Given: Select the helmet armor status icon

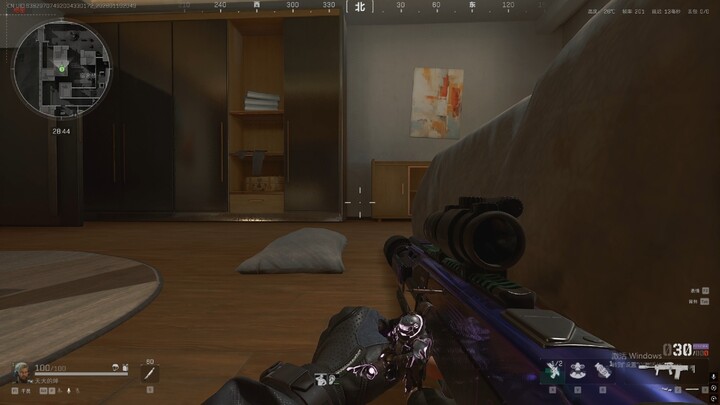Looking at the screenshot, I should coord(117,369).
